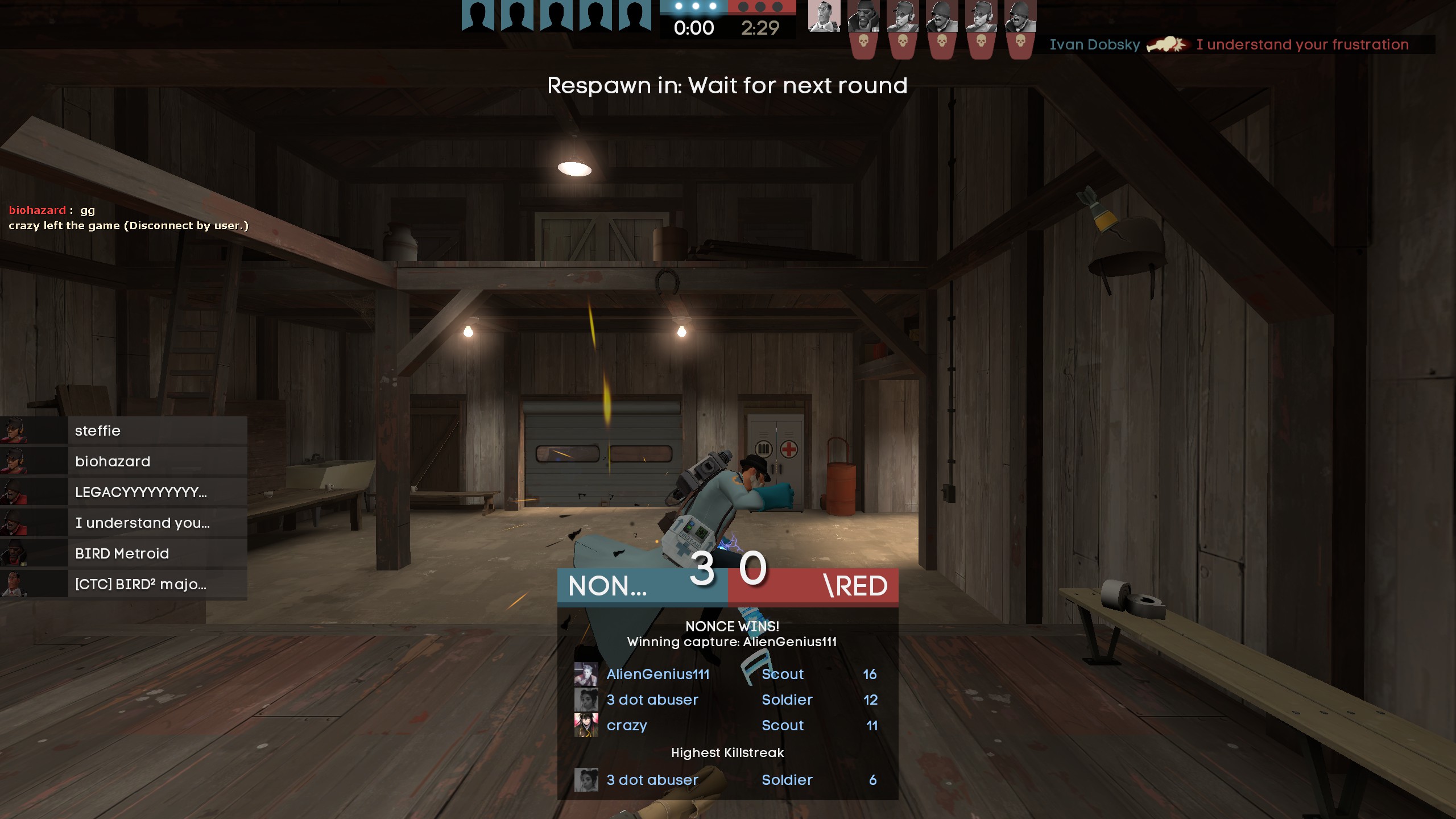Viewport: 1456px width, 819px height.
Task: Click the RED Demoman portrait at top
Action: coord(863,16)
